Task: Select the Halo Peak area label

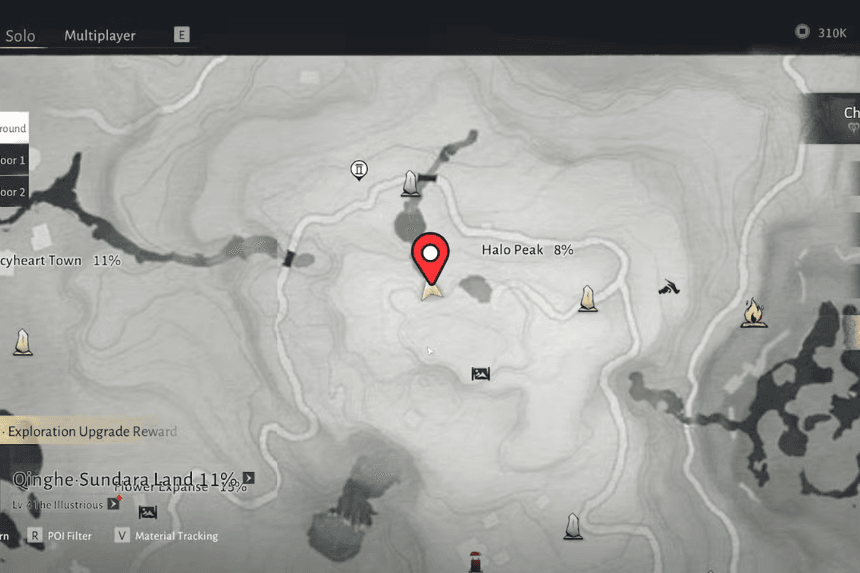Action: point(527,250)
